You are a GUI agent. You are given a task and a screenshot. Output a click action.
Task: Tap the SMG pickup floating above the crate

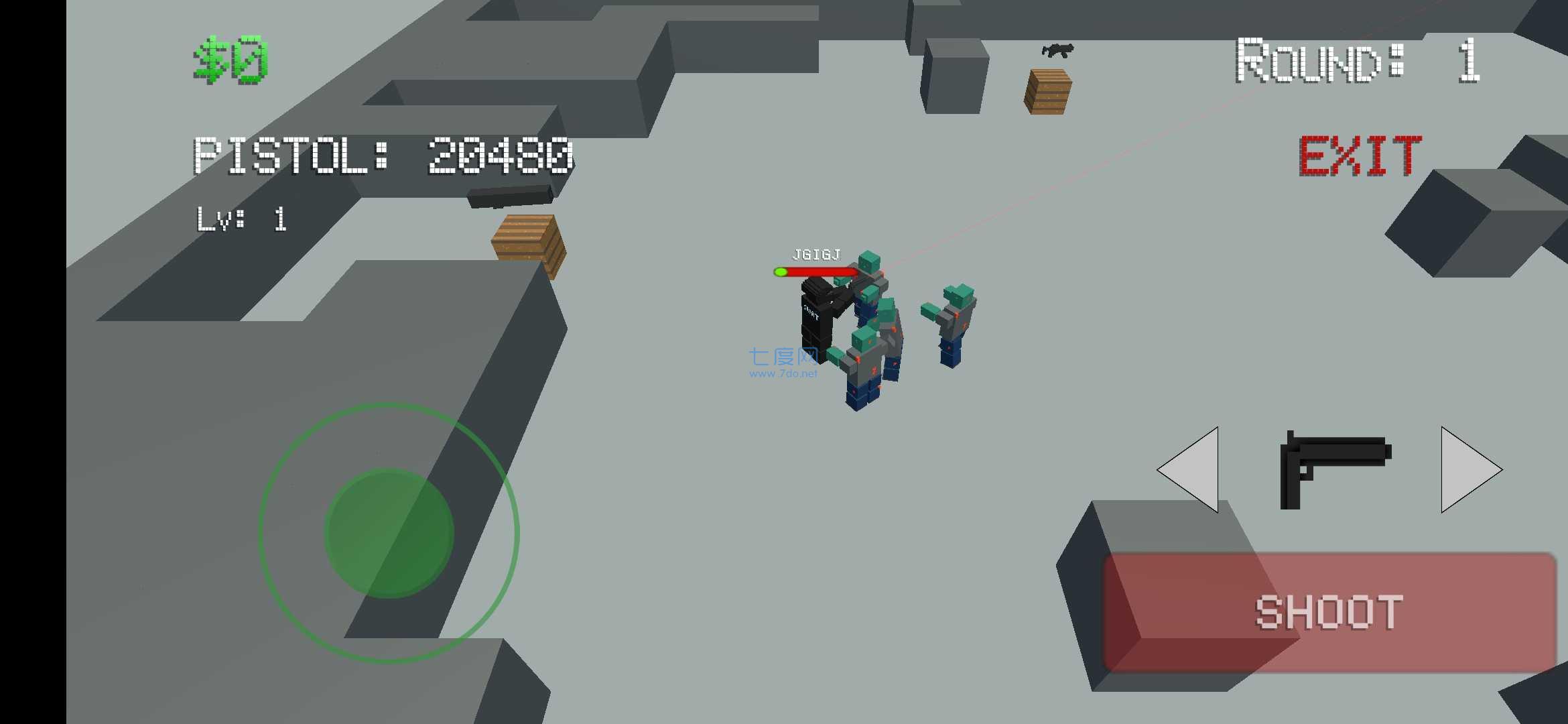(1057, 52)
